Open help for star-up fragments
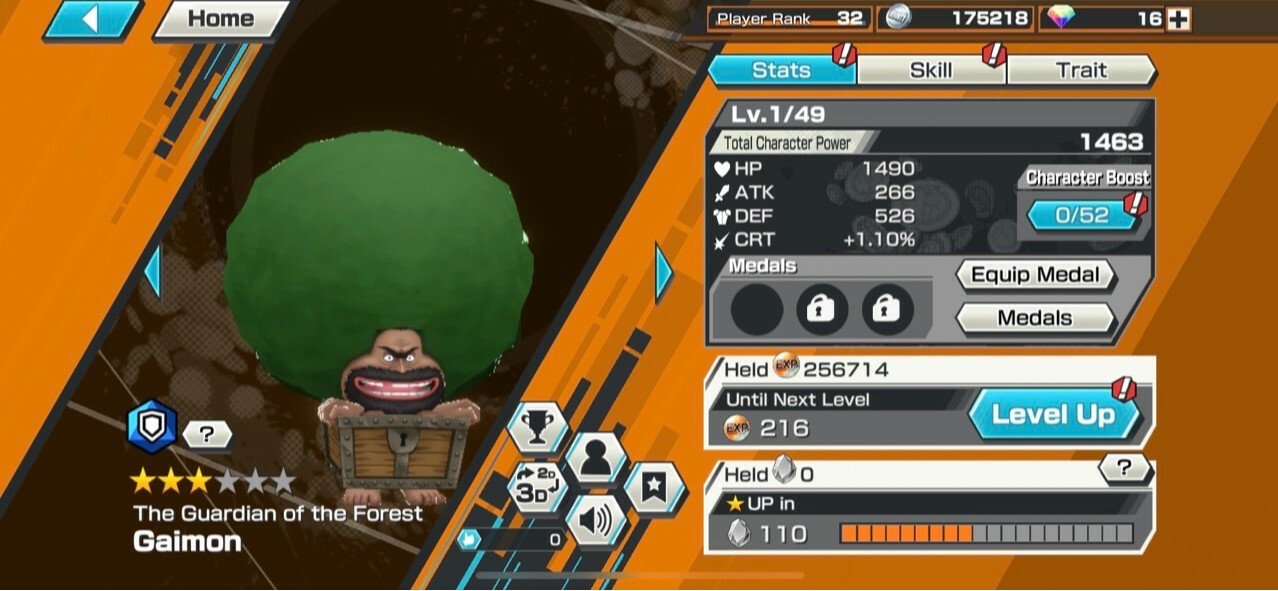The width and height of the screenshot is (1278, 591). pyautogui.click(x=1125, y=467)
